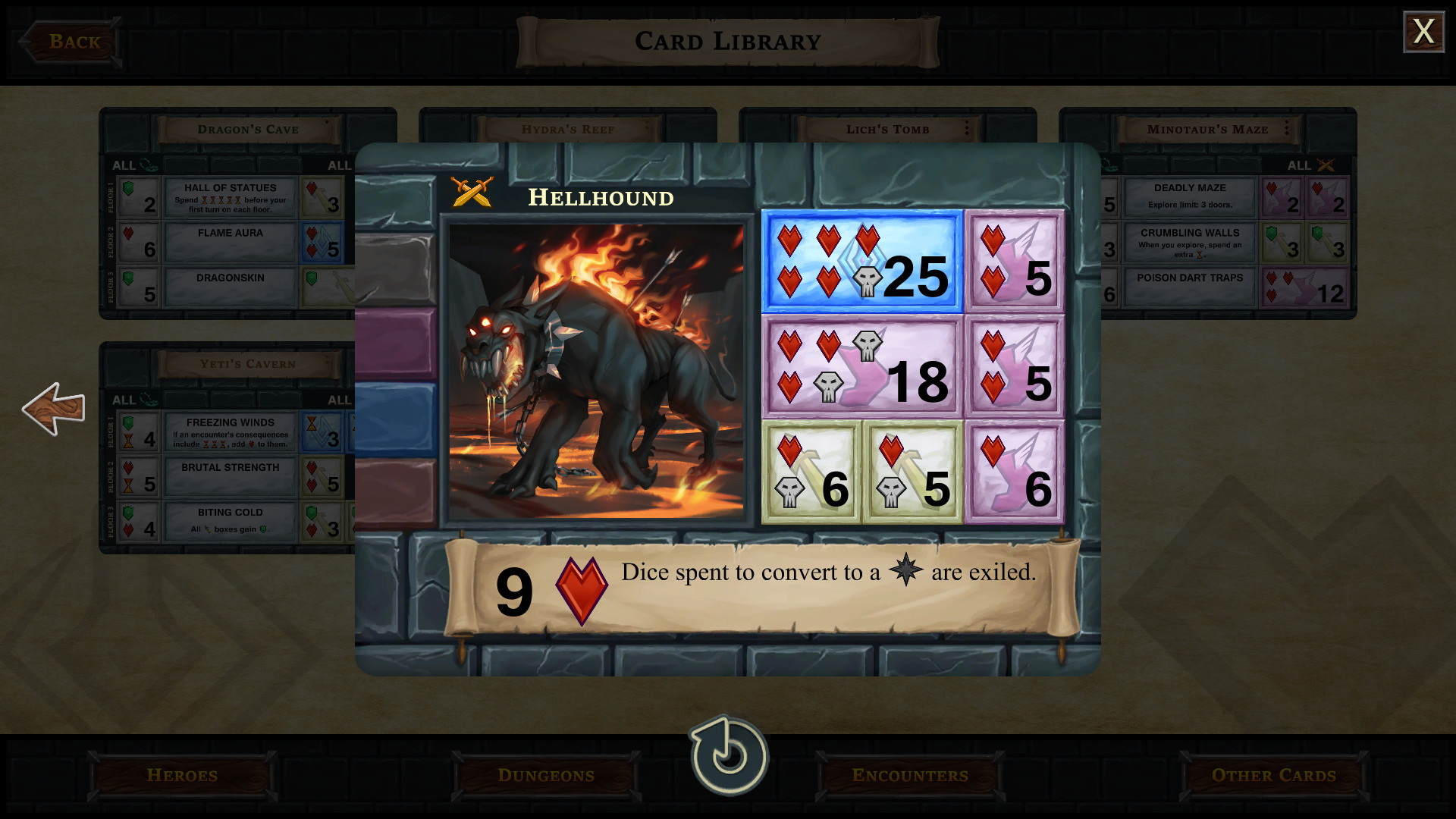Switch to the Heroes tab
Screen dimensions: 1456x819
(181, 776)
